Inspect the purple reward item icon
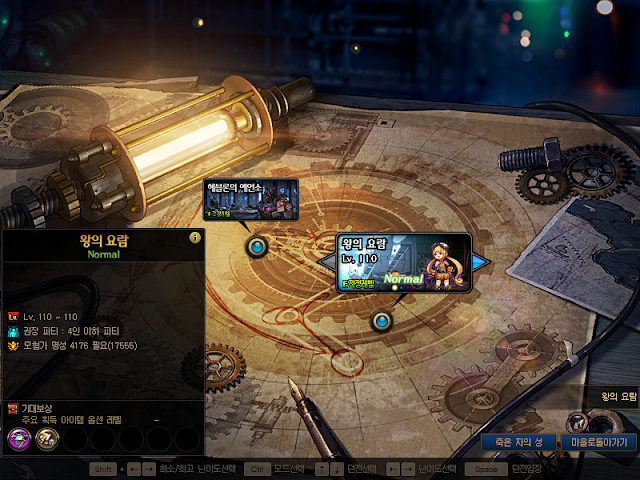The image size is (640, 480). pyautogui.click(x=19, y=437)
